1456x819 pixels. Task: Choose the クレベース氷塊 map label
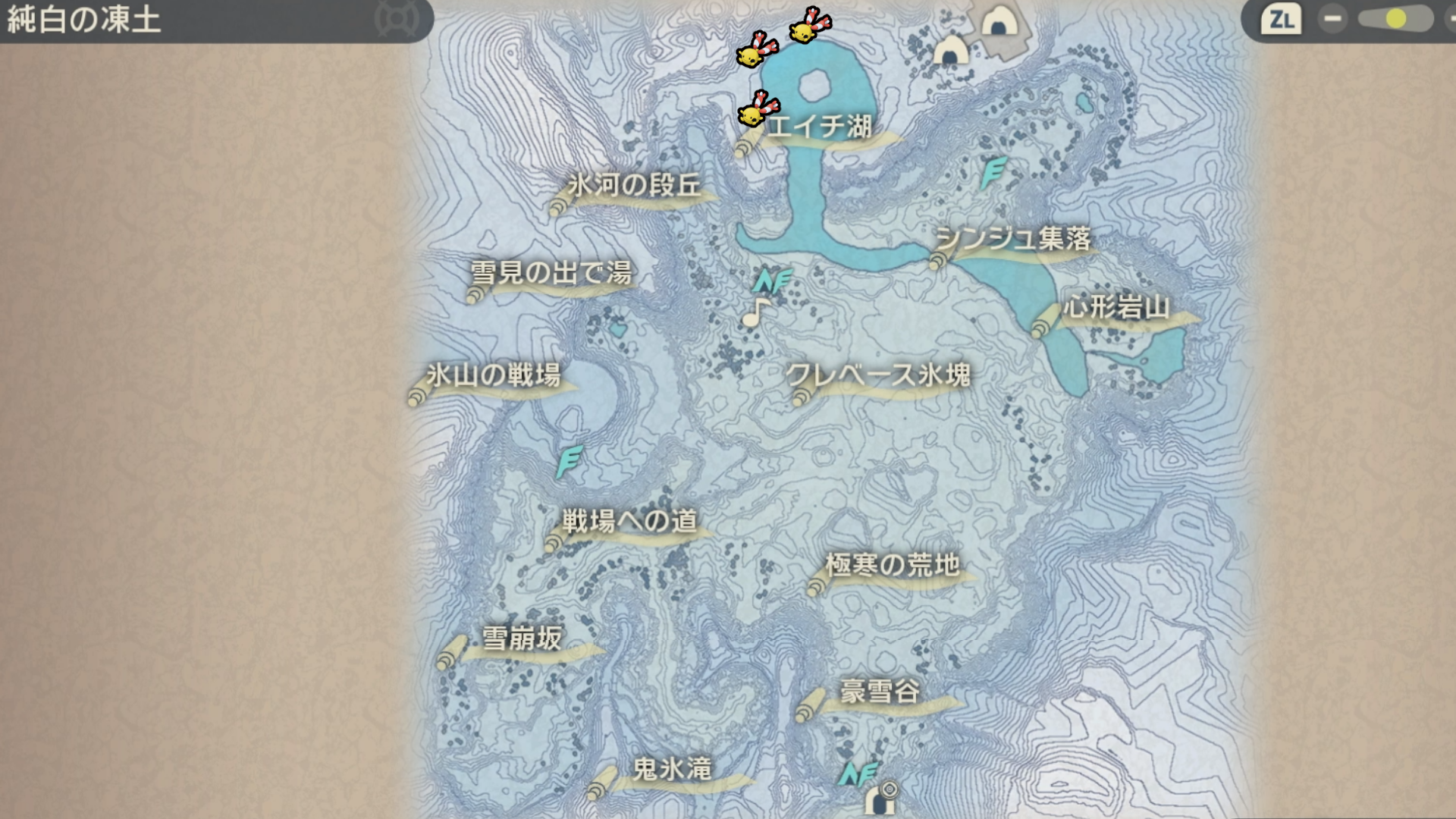[x=877, y=375]
